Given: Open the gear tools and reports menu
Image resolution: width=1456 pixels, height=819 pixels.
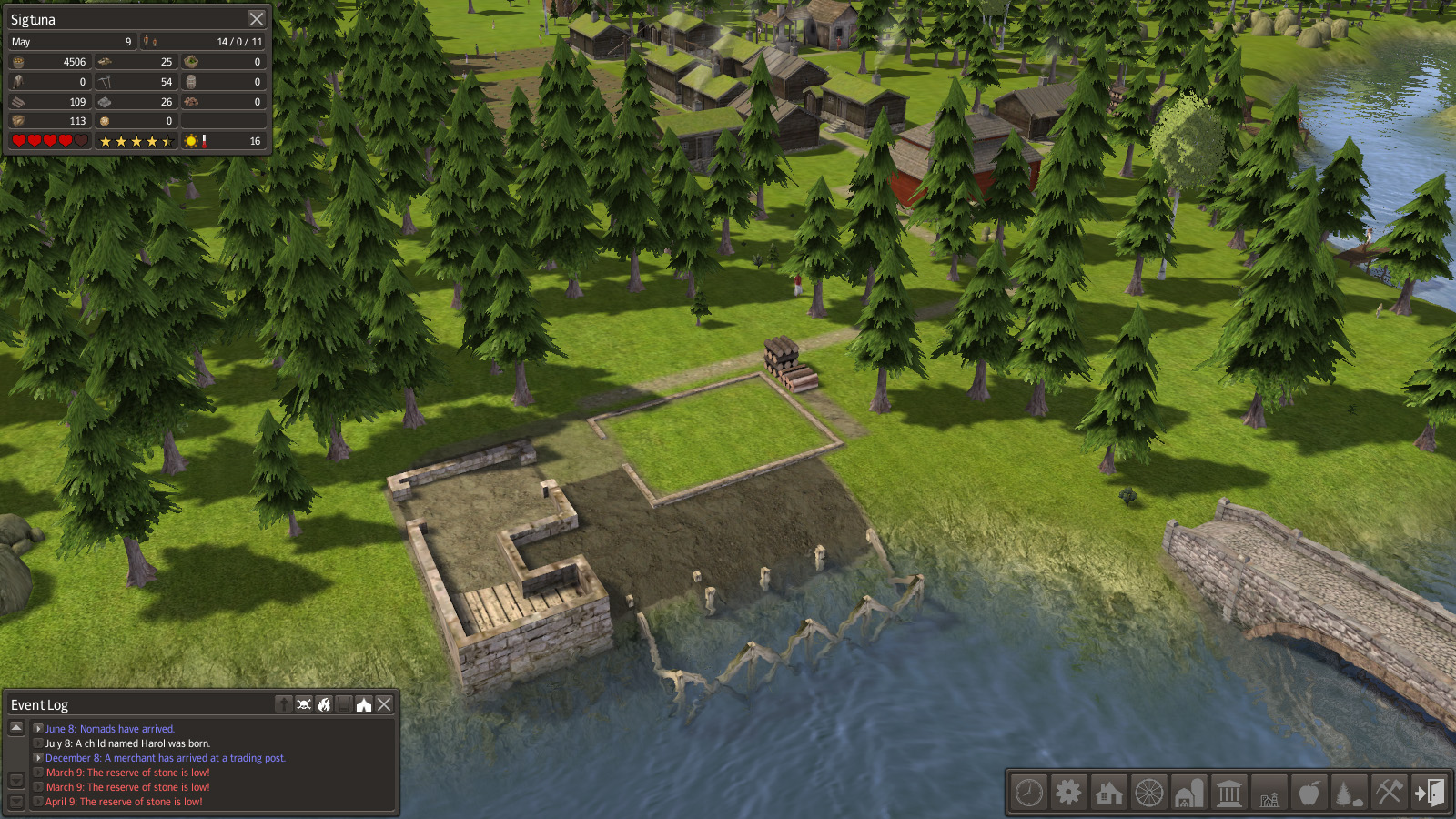Looking at the screenshot, I should (x=1069, y=793).
